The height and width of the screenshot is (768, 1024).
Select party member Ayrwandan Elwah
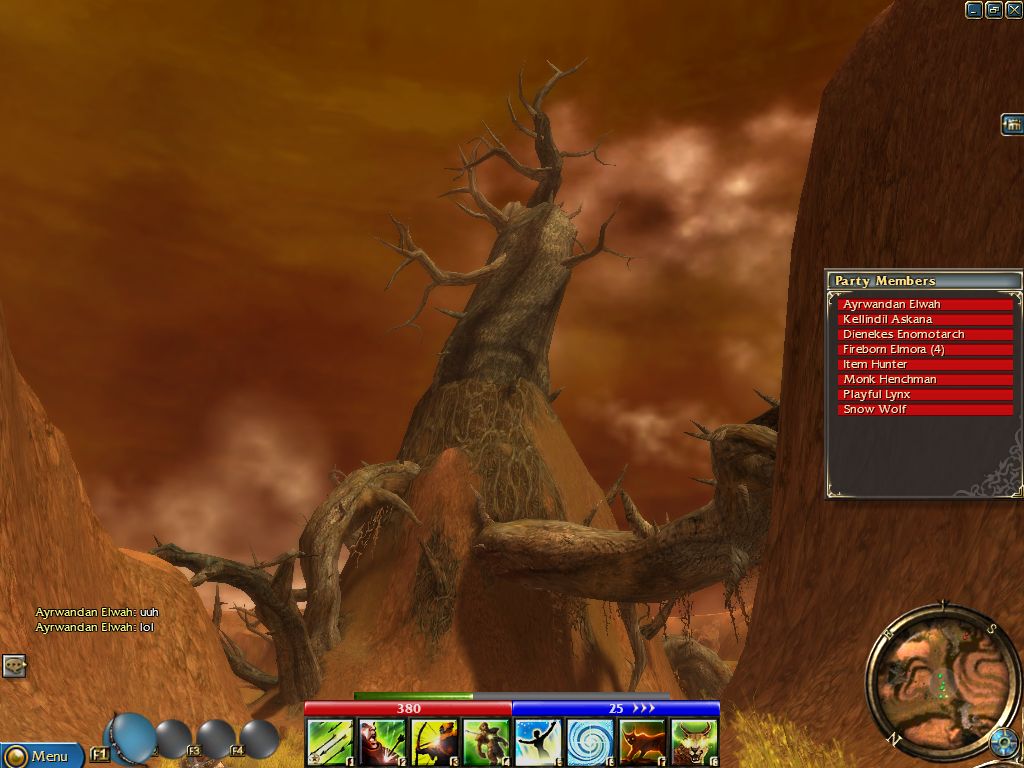[x=925, y=304]
